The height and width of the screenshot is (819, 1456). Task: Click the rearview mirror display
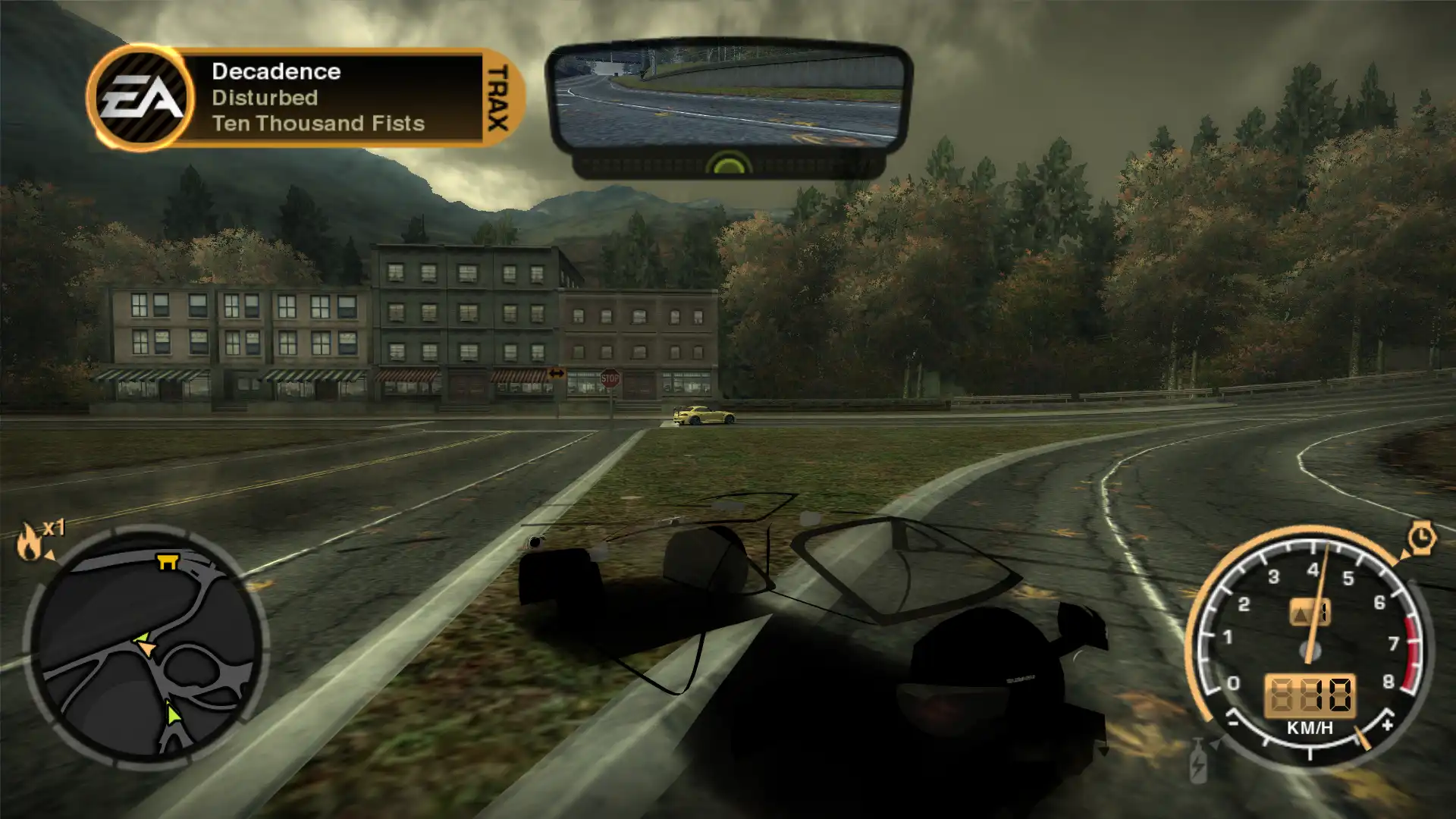(728, 97)
